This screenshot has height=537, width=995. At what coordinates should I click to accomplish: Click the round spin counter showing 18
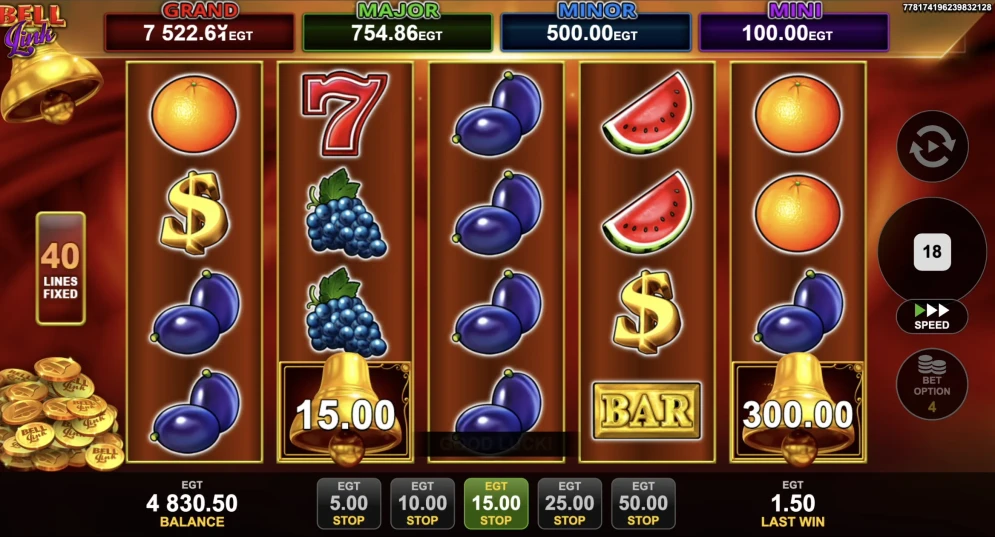(x=932, y=252)
